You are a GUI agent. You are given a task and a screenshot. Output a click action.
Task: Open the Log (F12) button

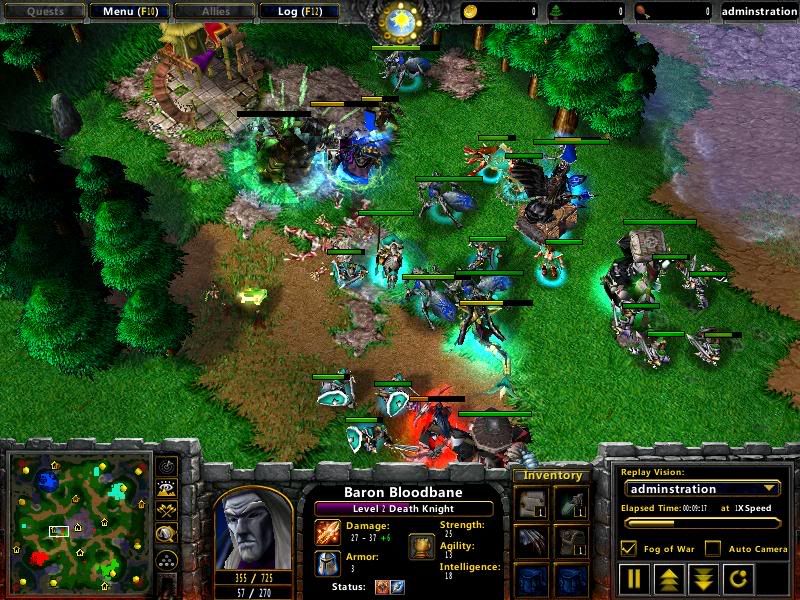coord(297,12)
